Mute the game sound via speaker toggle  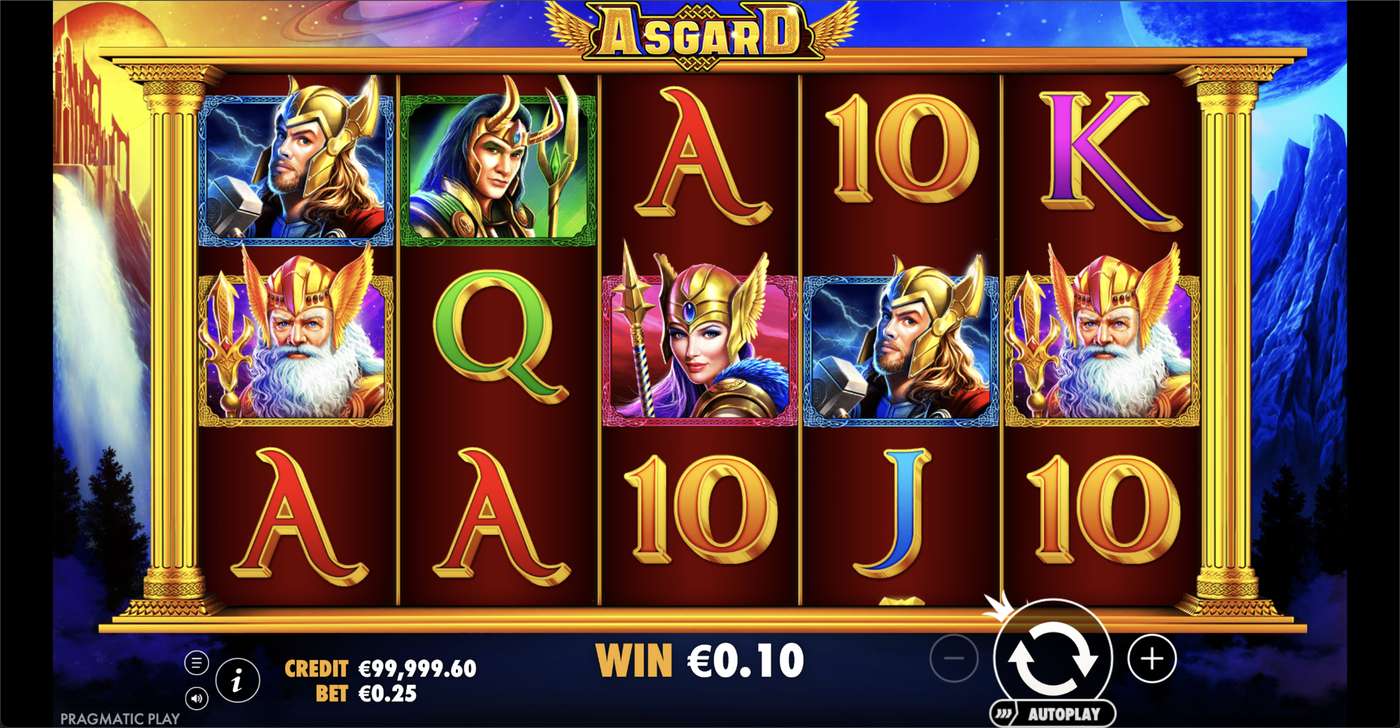(x=198, y=697)
